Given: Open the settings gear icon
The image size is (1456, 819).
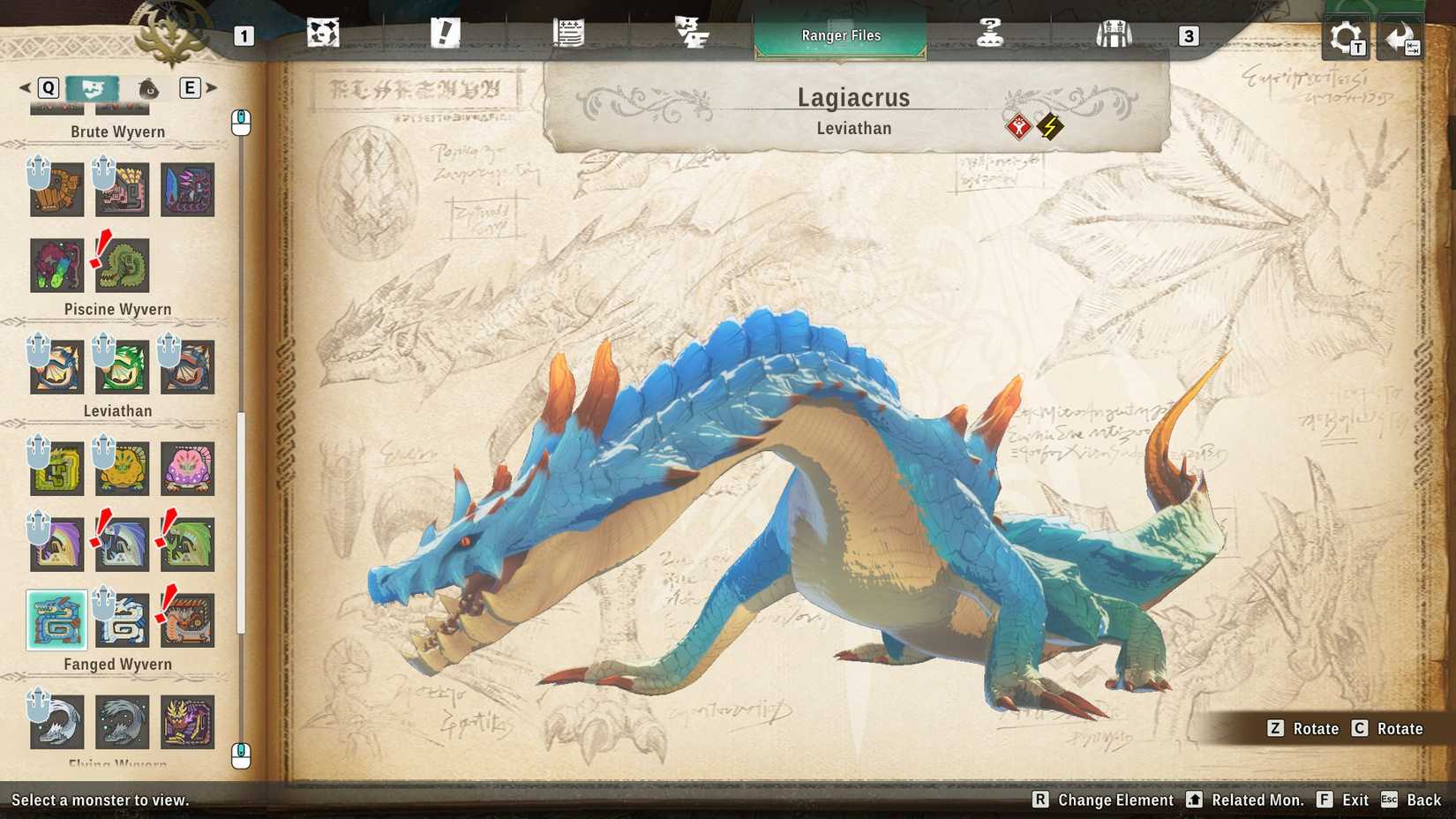Looking at the screenshot, I should (x=1344, y=35).
